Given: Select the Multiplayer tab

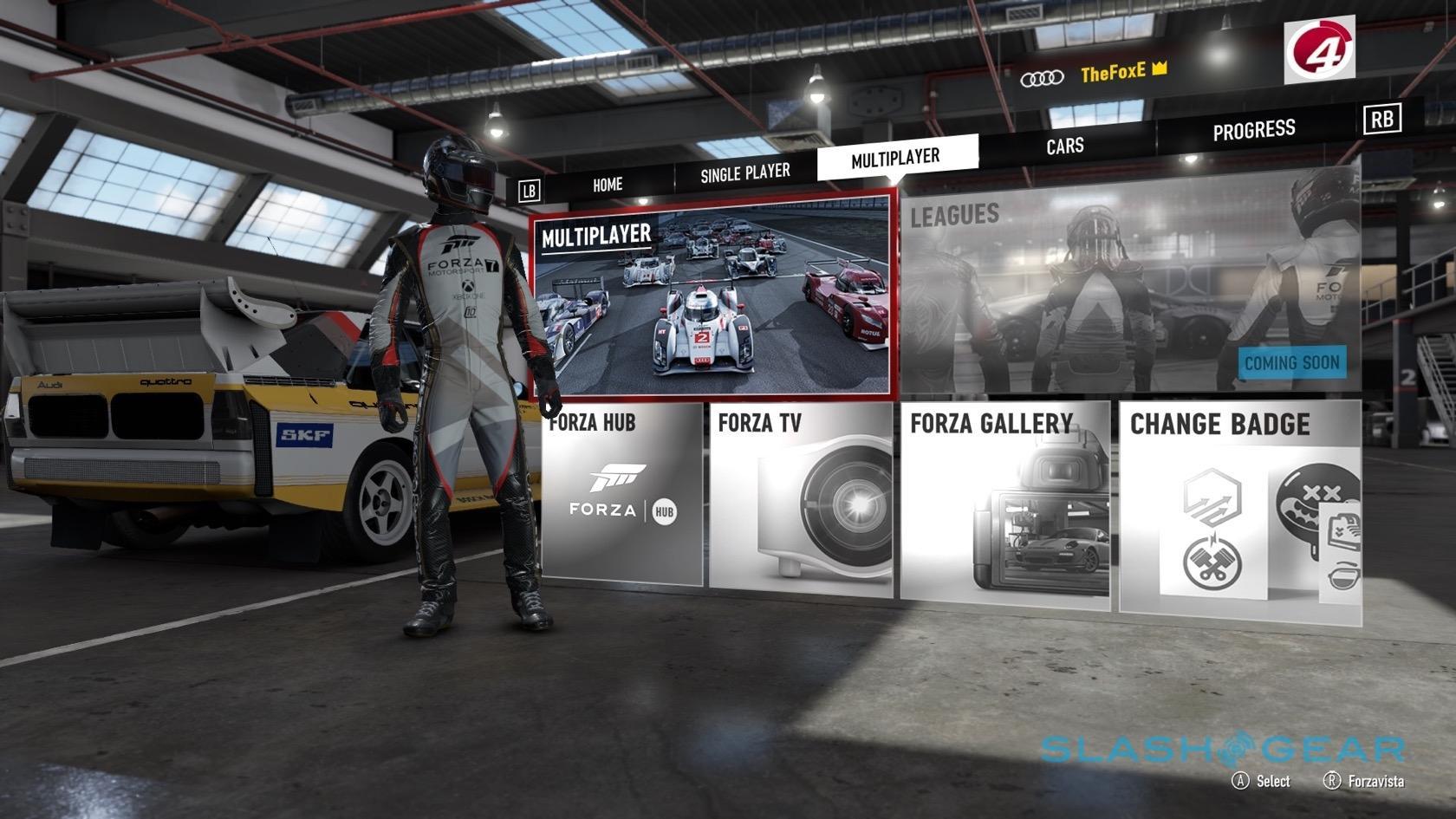Looking at the screenshot, I should pos(895,159).
